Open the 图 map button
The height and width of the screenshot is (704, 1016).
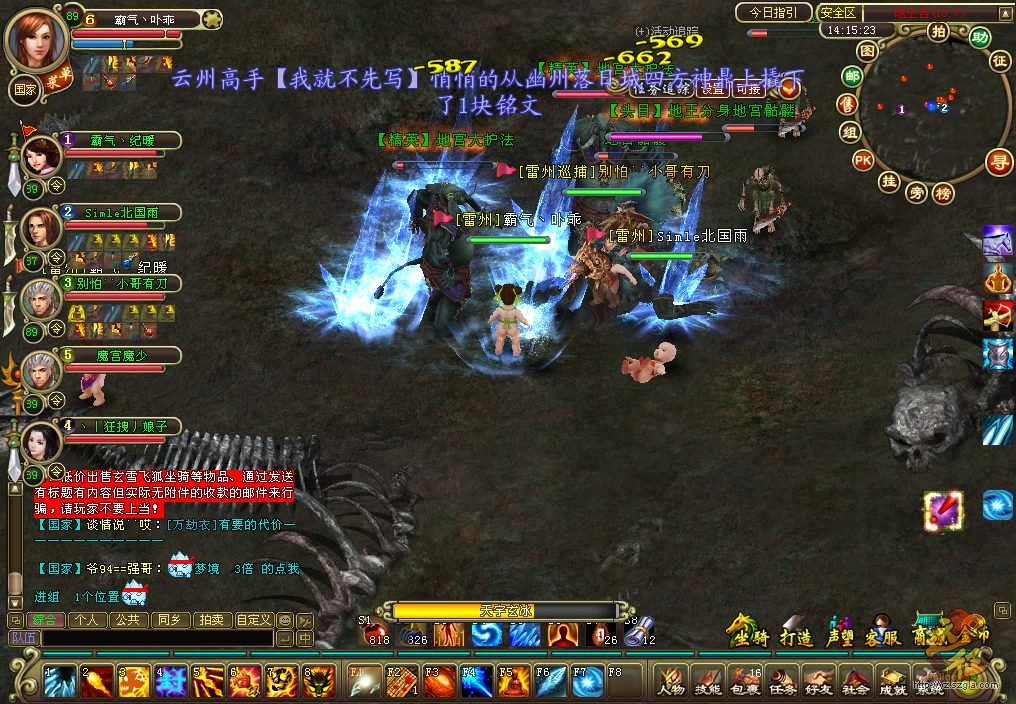point(867,50)
